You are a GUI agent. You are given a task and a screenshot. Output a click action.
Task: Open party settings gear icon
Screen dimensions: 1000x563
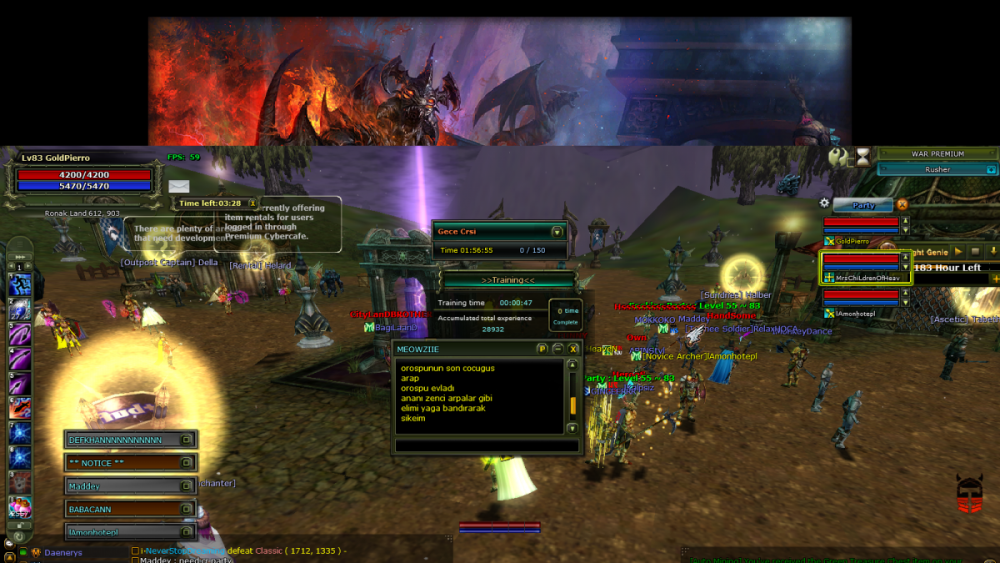point(825,203)
